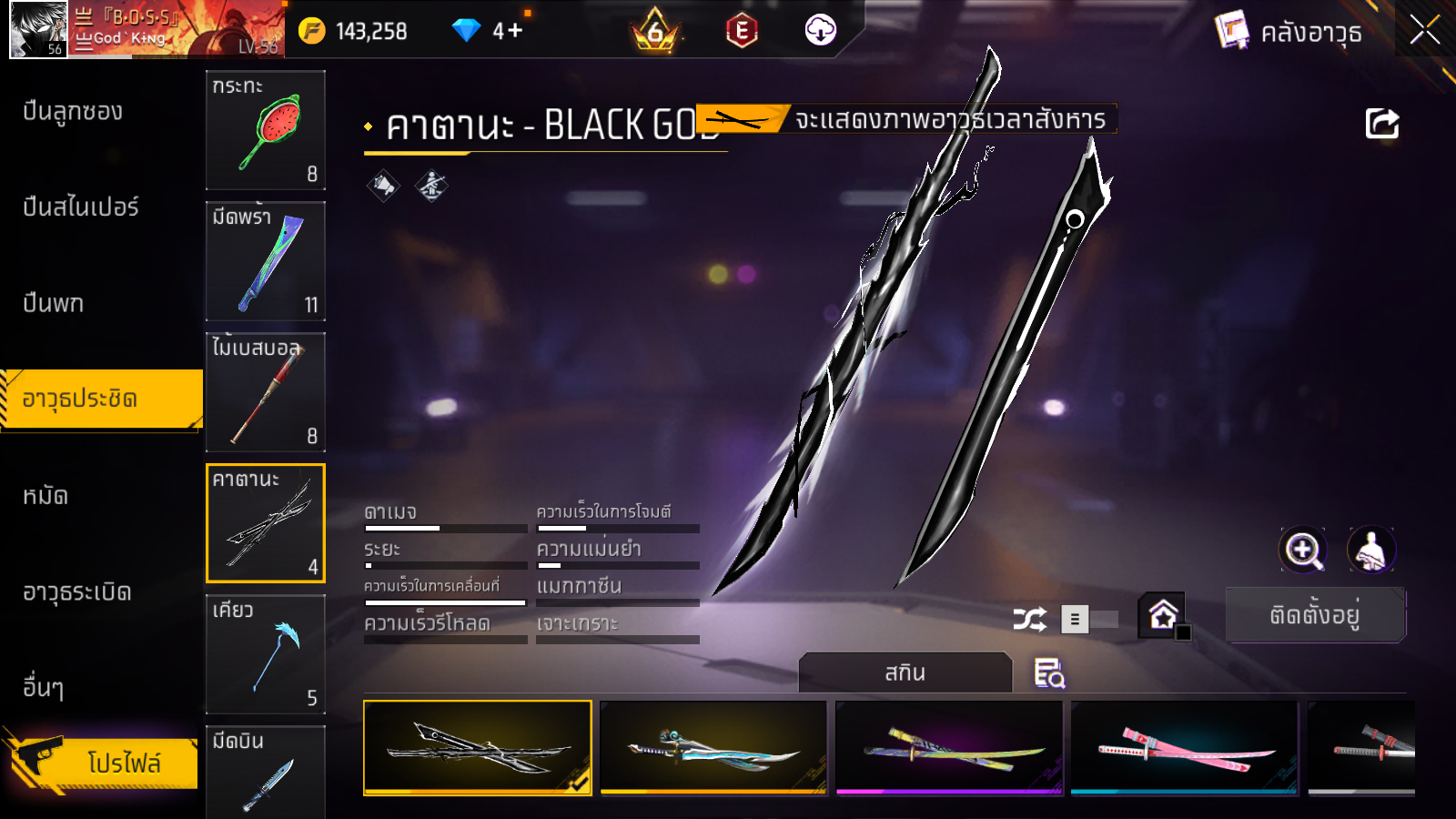Choose the มีดพร้า machete weapon tile

[x=266, y=261]
